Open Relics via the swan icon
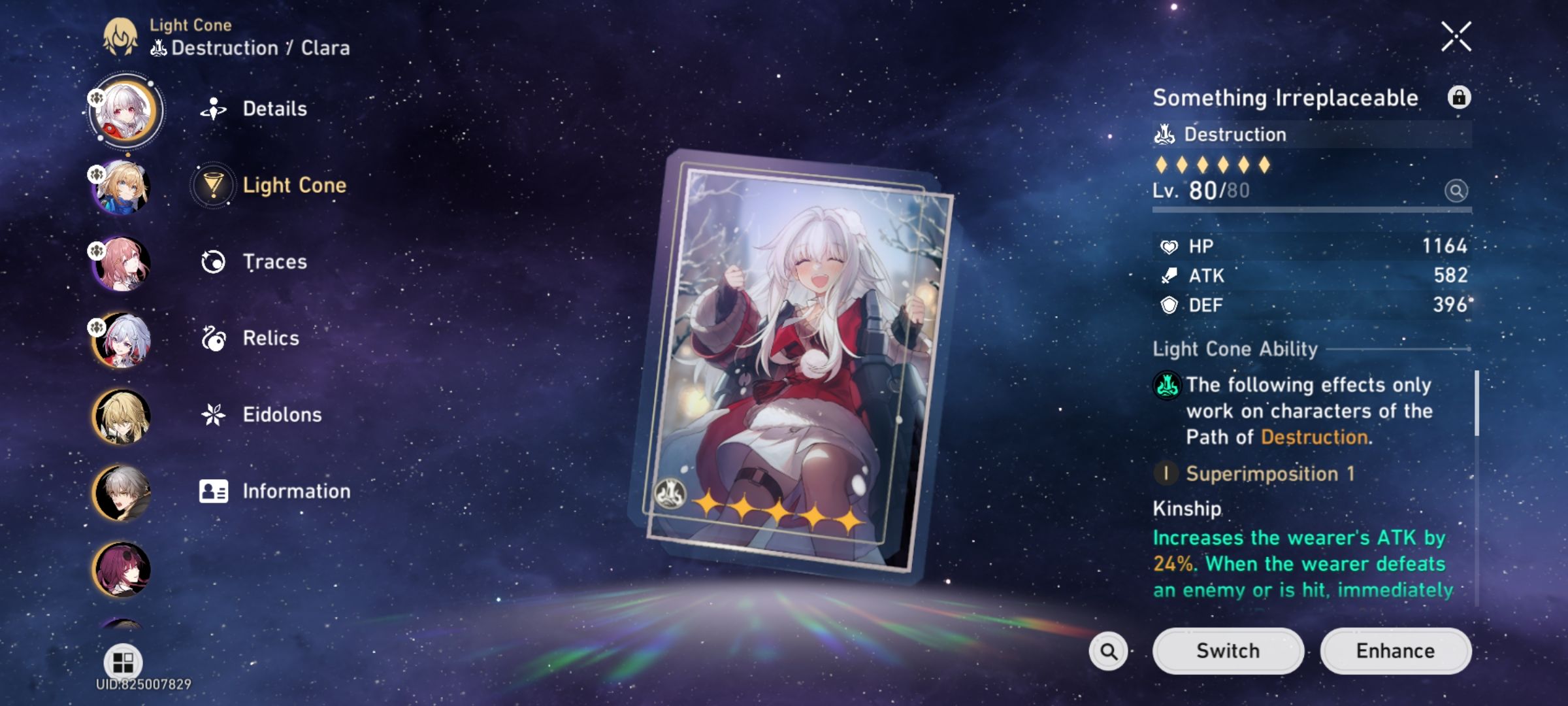This screenshot has width=1568, height=706. [x=214, y=338]
